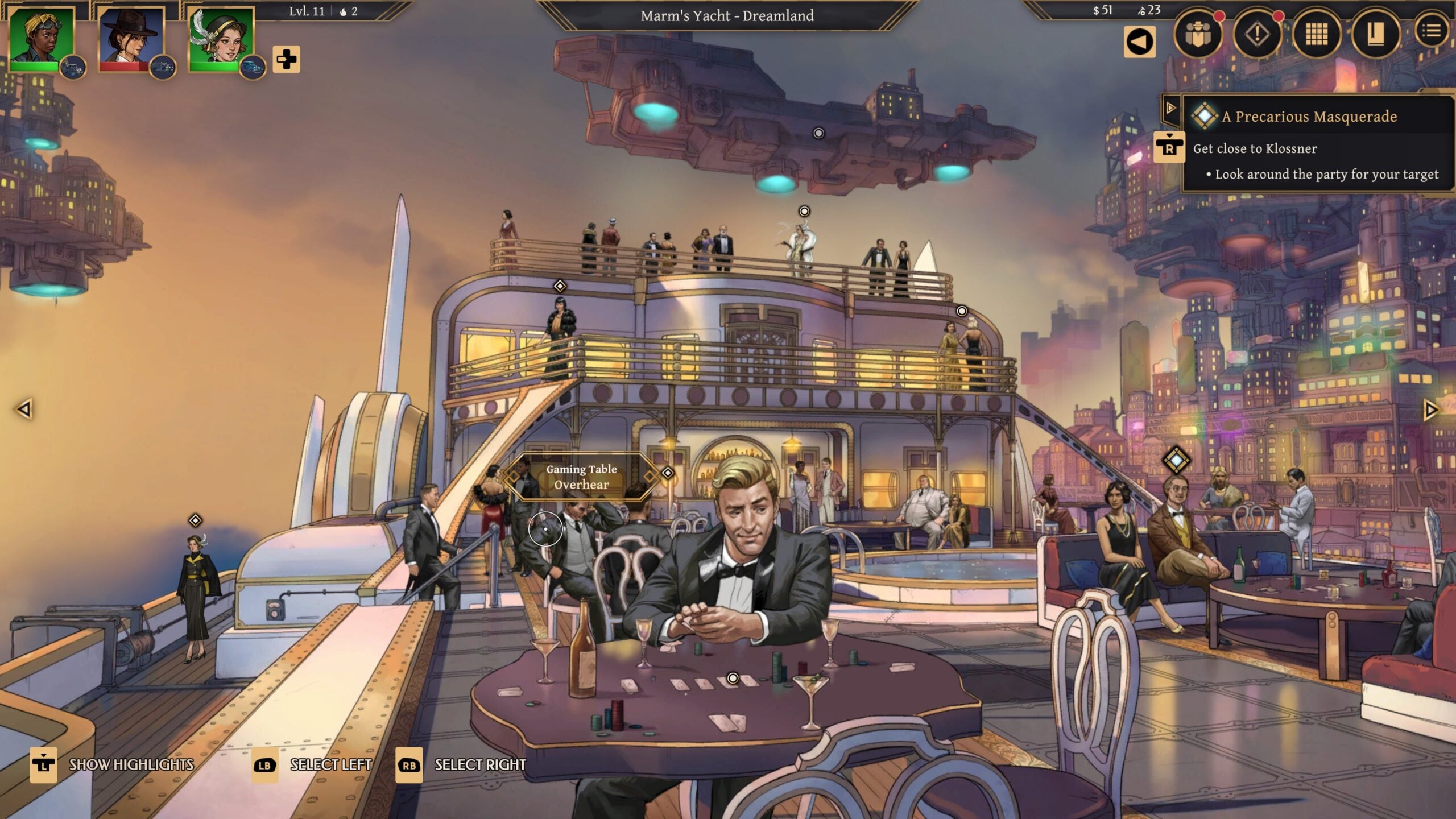
Task: Choose the Gaming Table Overhear prompt
Action: click(x=581, y=477)
